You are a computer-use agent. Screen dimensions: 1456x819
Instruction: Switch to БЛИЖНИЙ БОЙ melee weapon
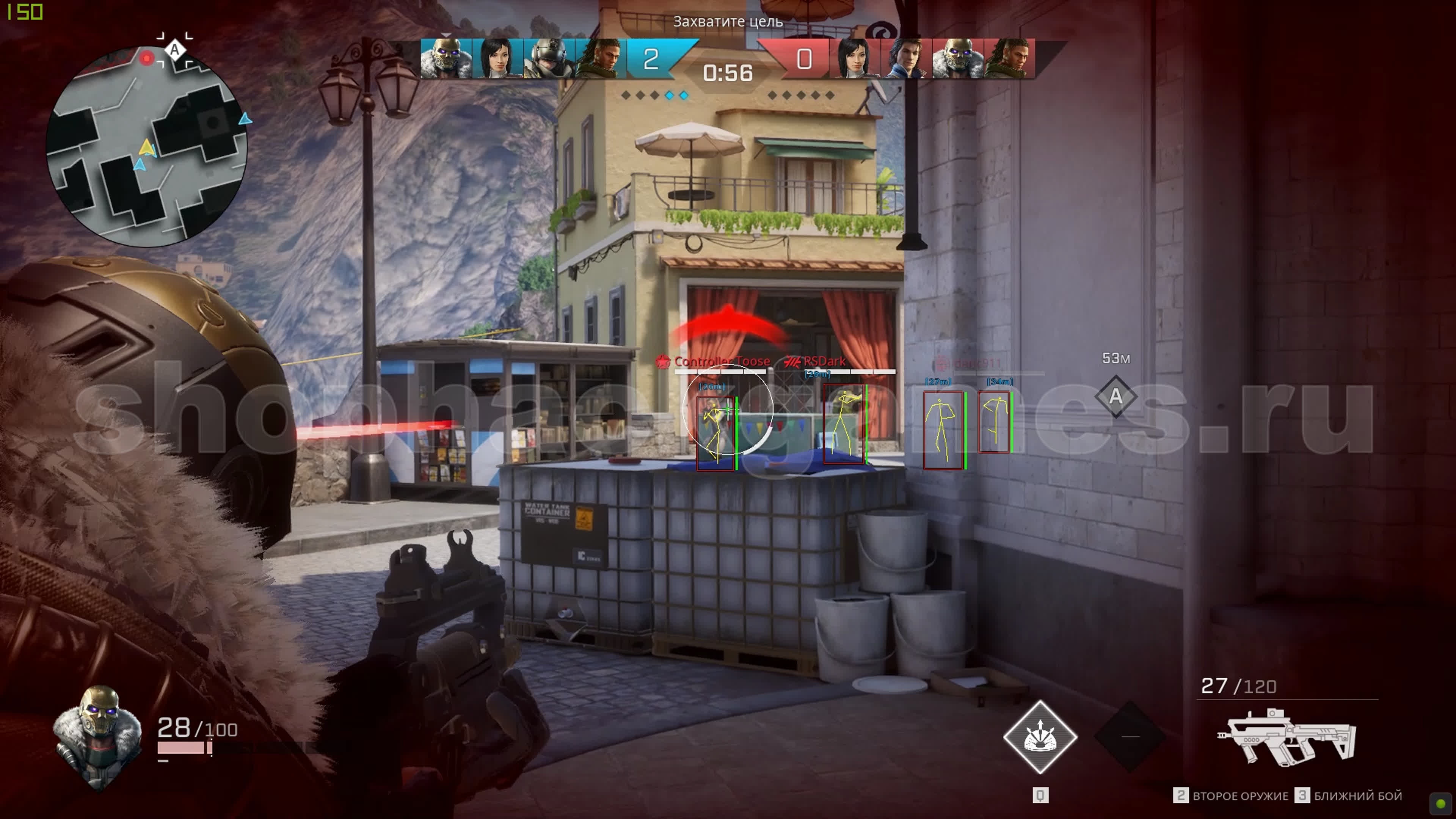(1351, 796)
